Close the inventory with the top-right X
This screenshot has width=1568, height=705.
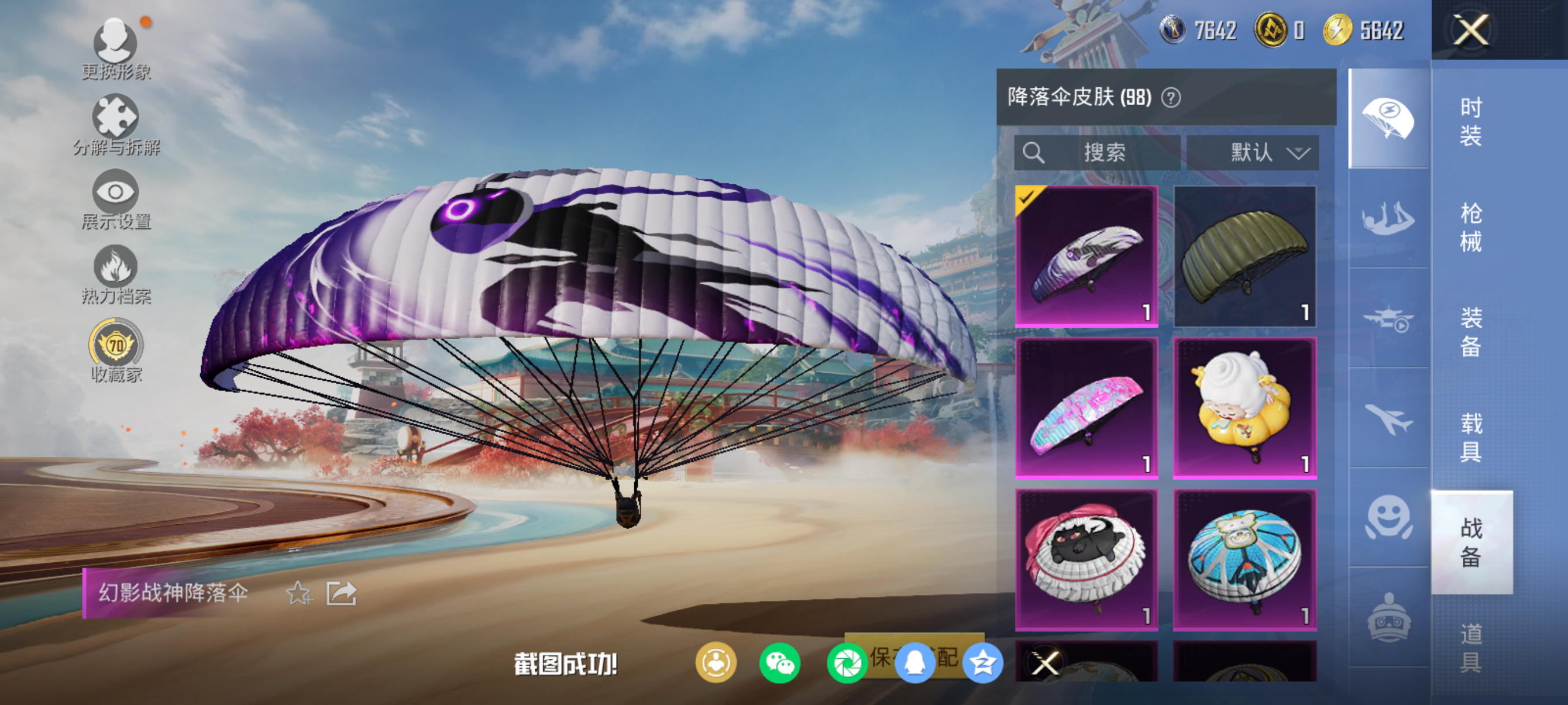pos(1471,30)
